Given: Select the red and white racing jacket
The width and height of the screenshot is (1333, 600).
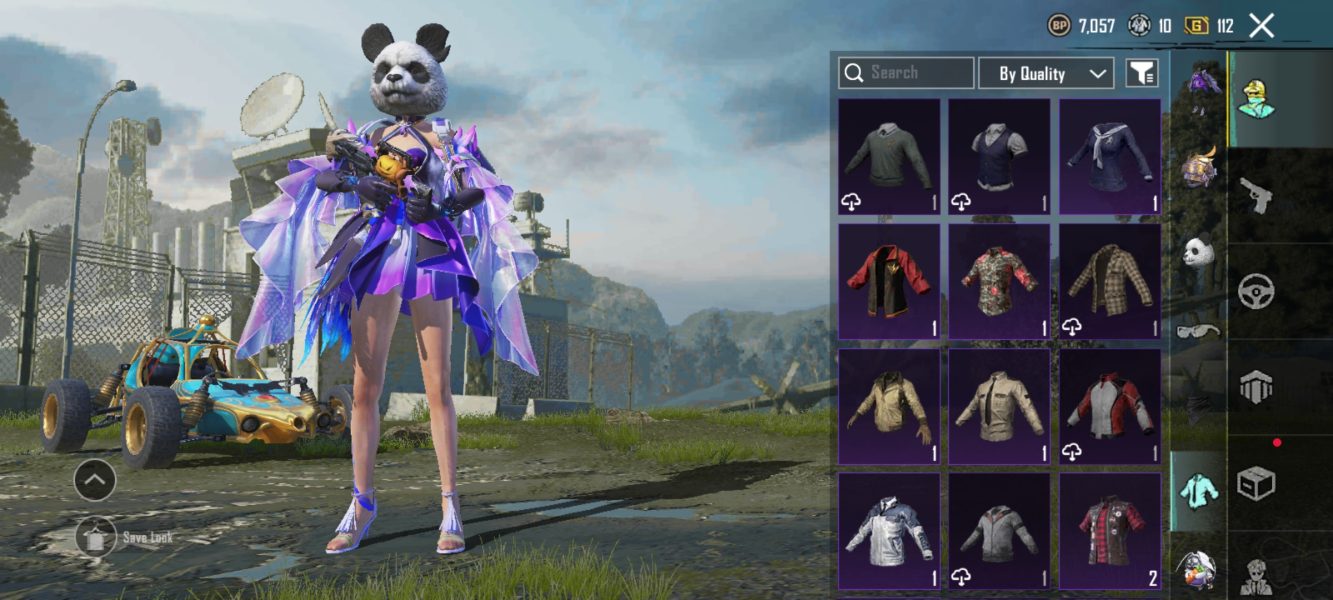Looking at the screenshot, I should (x=1109, y=406).
